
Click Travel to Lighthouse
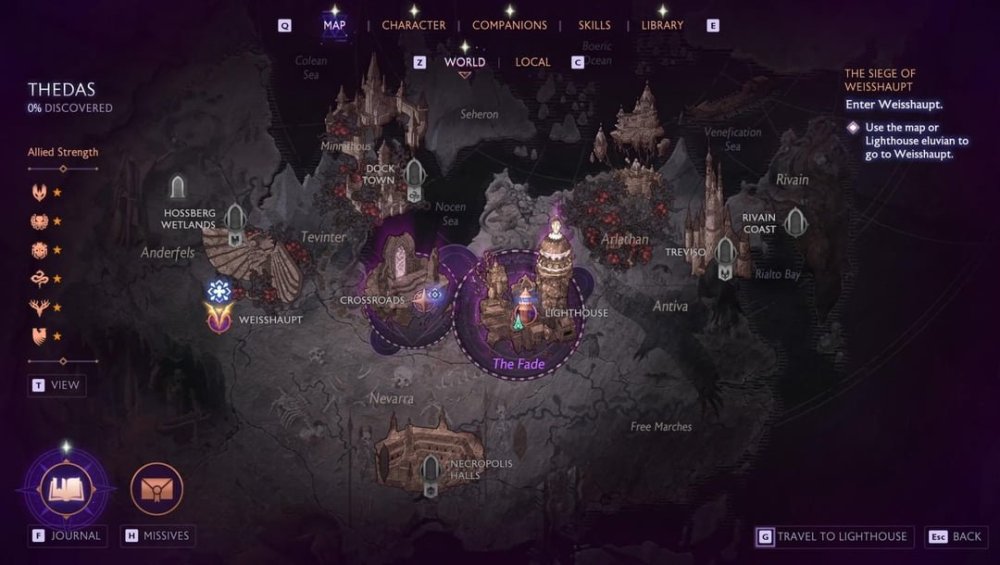[x=830, y=537]
